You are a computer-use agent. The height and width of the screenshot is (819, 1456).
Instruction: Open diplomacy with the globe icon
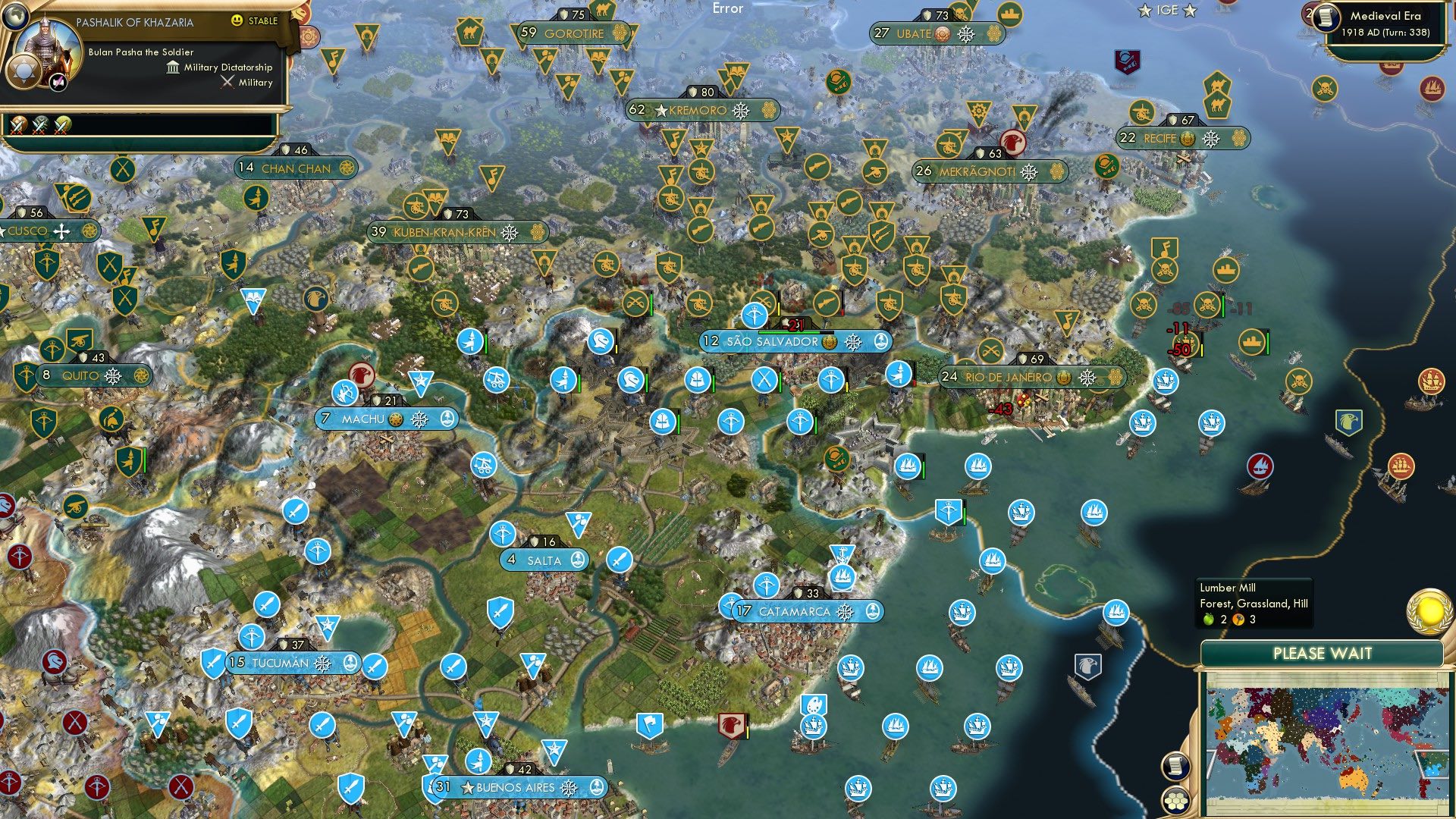click(15, 17)
